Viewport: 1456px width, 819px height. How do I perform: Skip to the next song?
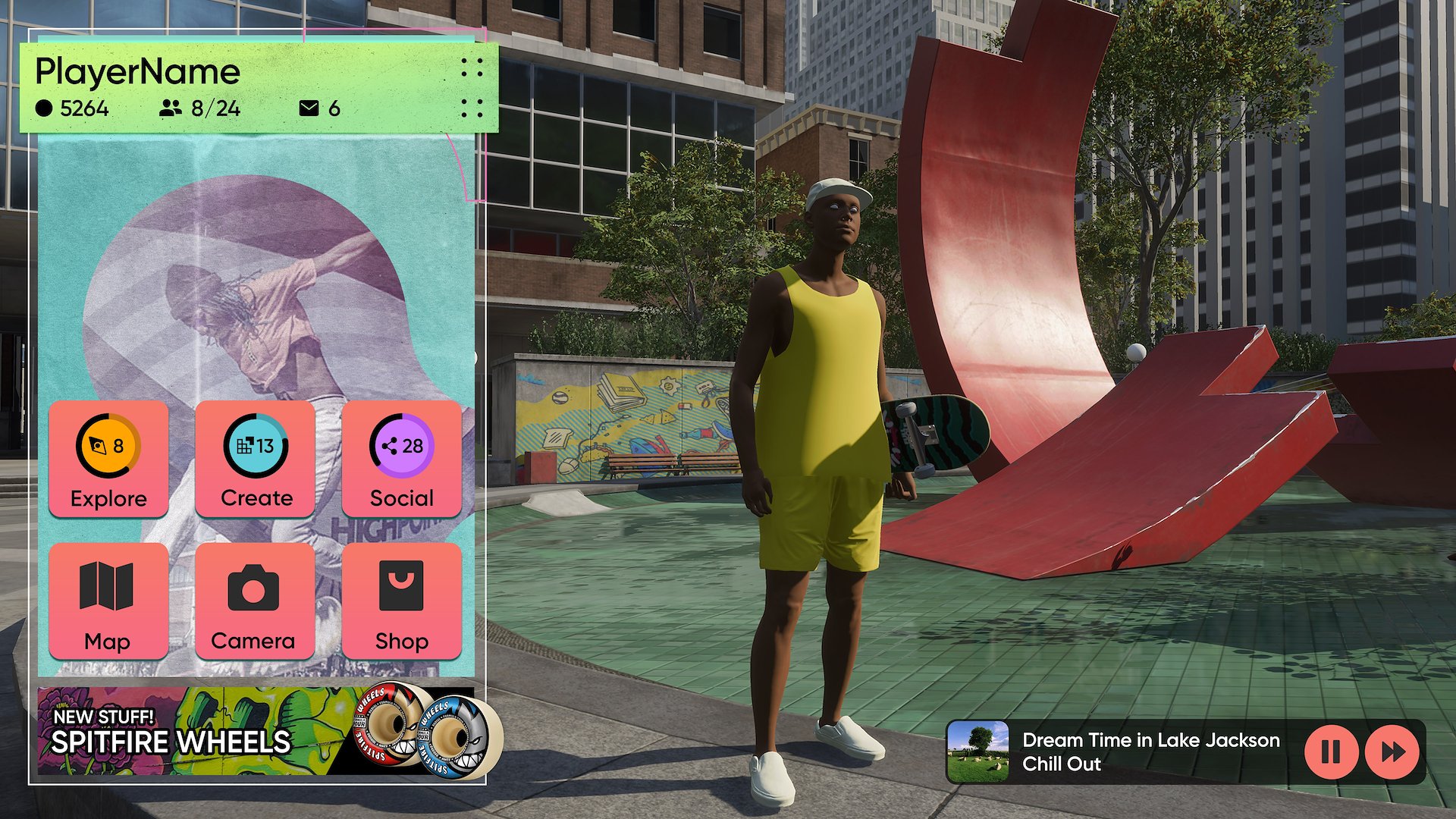click(1392, 752)
